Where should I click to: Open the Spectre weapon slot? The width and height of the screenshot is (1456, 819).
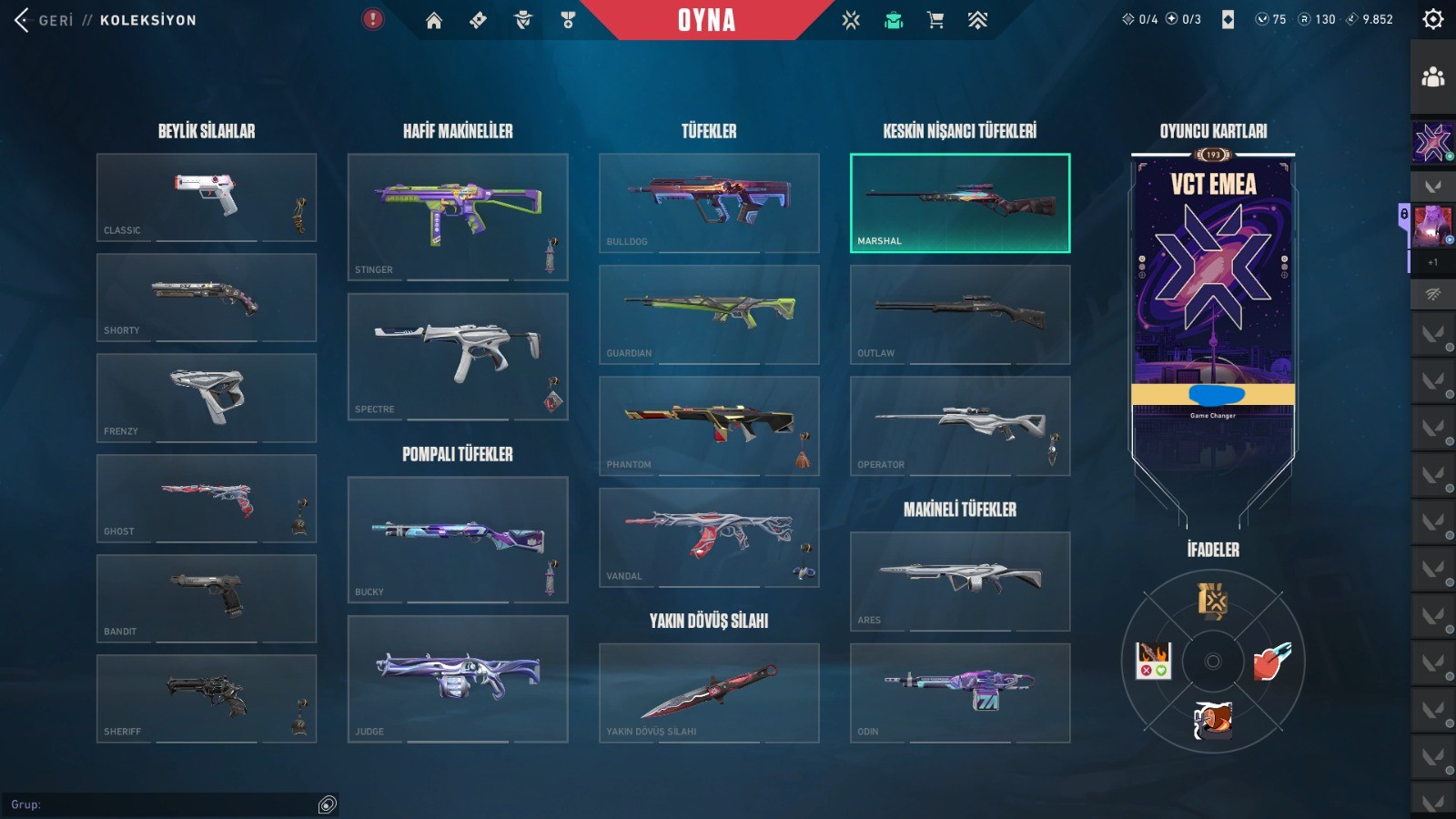(457, 356)
